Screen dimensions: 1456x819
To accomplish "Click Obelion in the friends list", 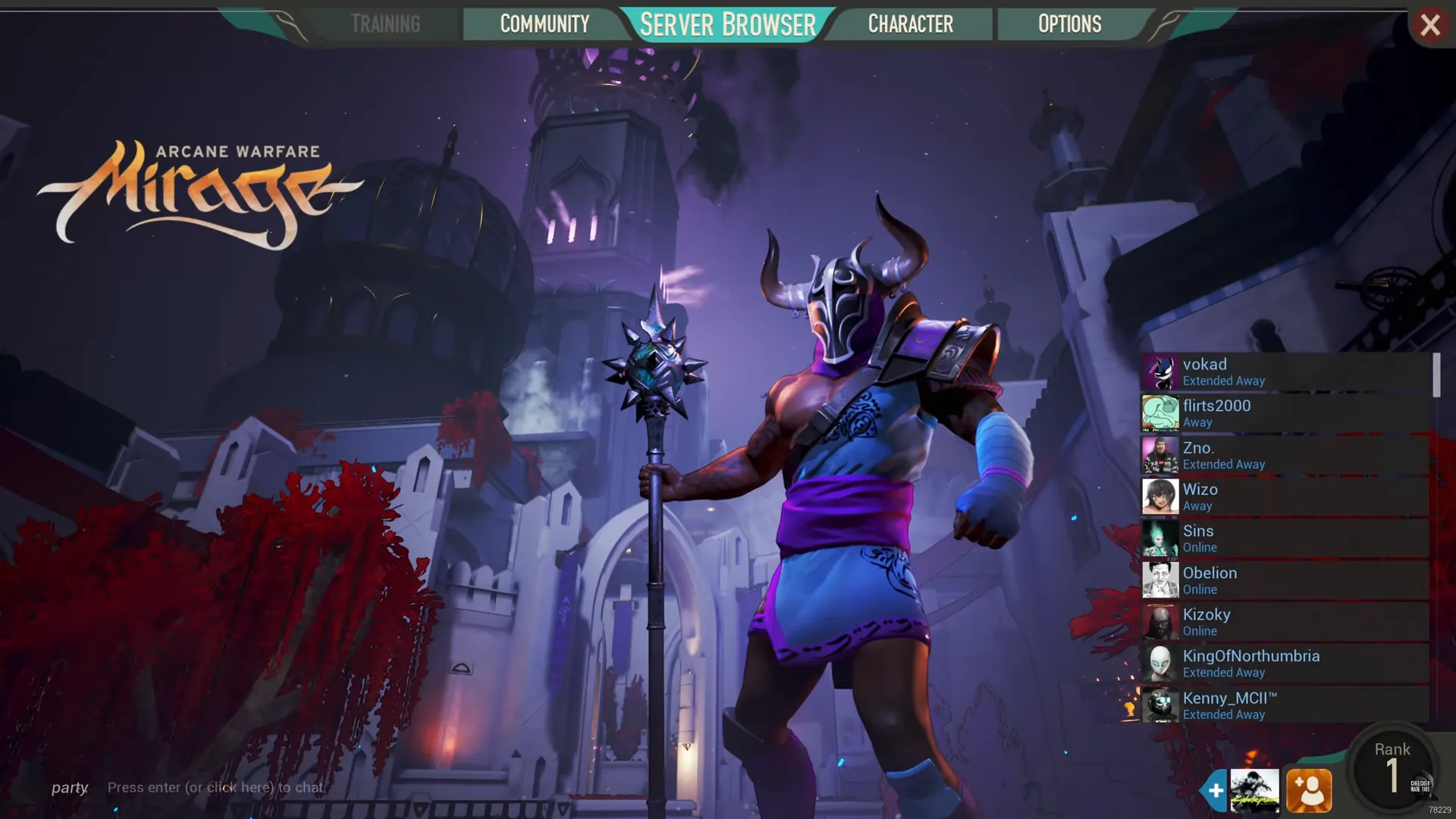I will (x=1210, y=581).
